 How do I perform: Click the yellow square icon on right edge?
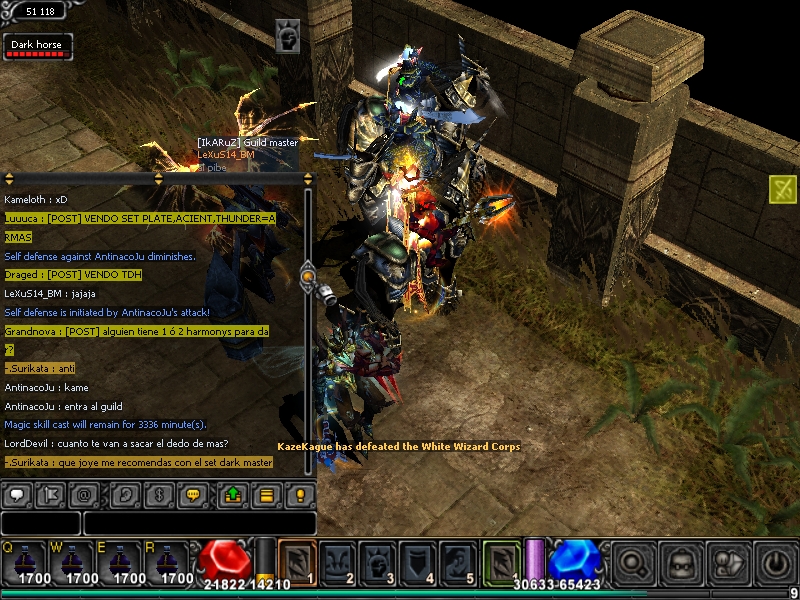tap(783, 189)
